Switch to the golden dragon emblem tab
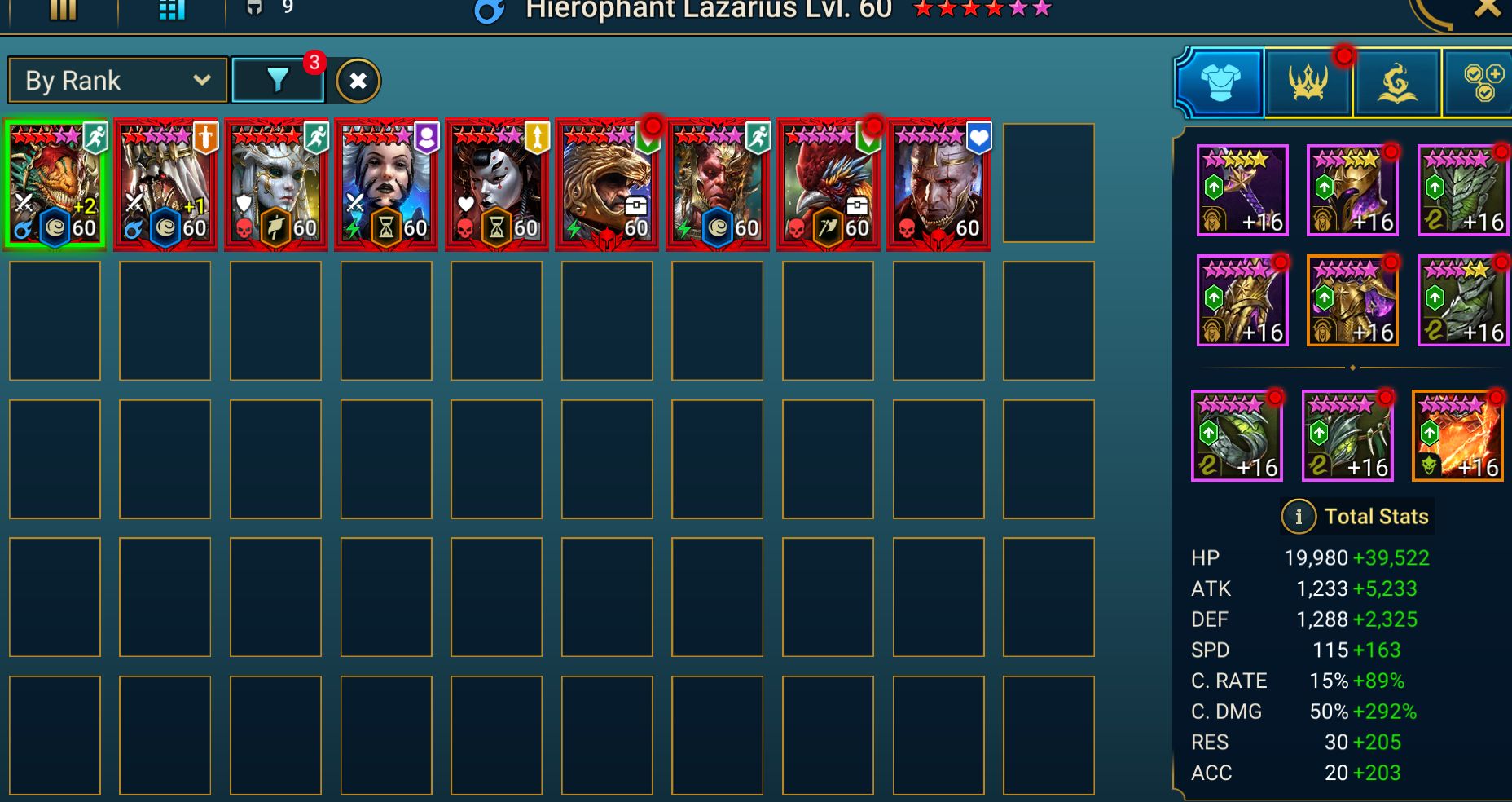The image size is (1512, 802). click(1396, 82)
